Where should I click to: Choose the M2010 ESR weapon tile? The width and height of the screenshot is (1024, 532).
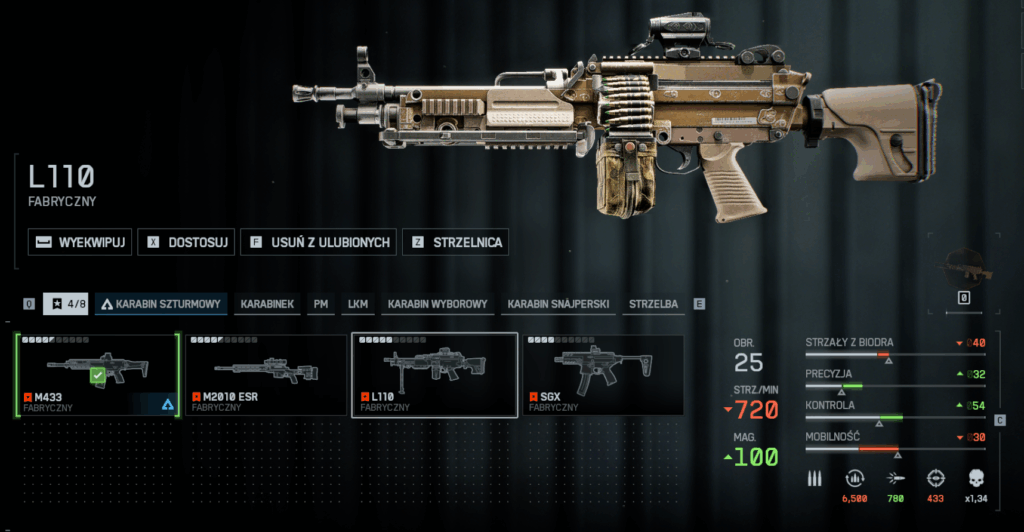266,374
